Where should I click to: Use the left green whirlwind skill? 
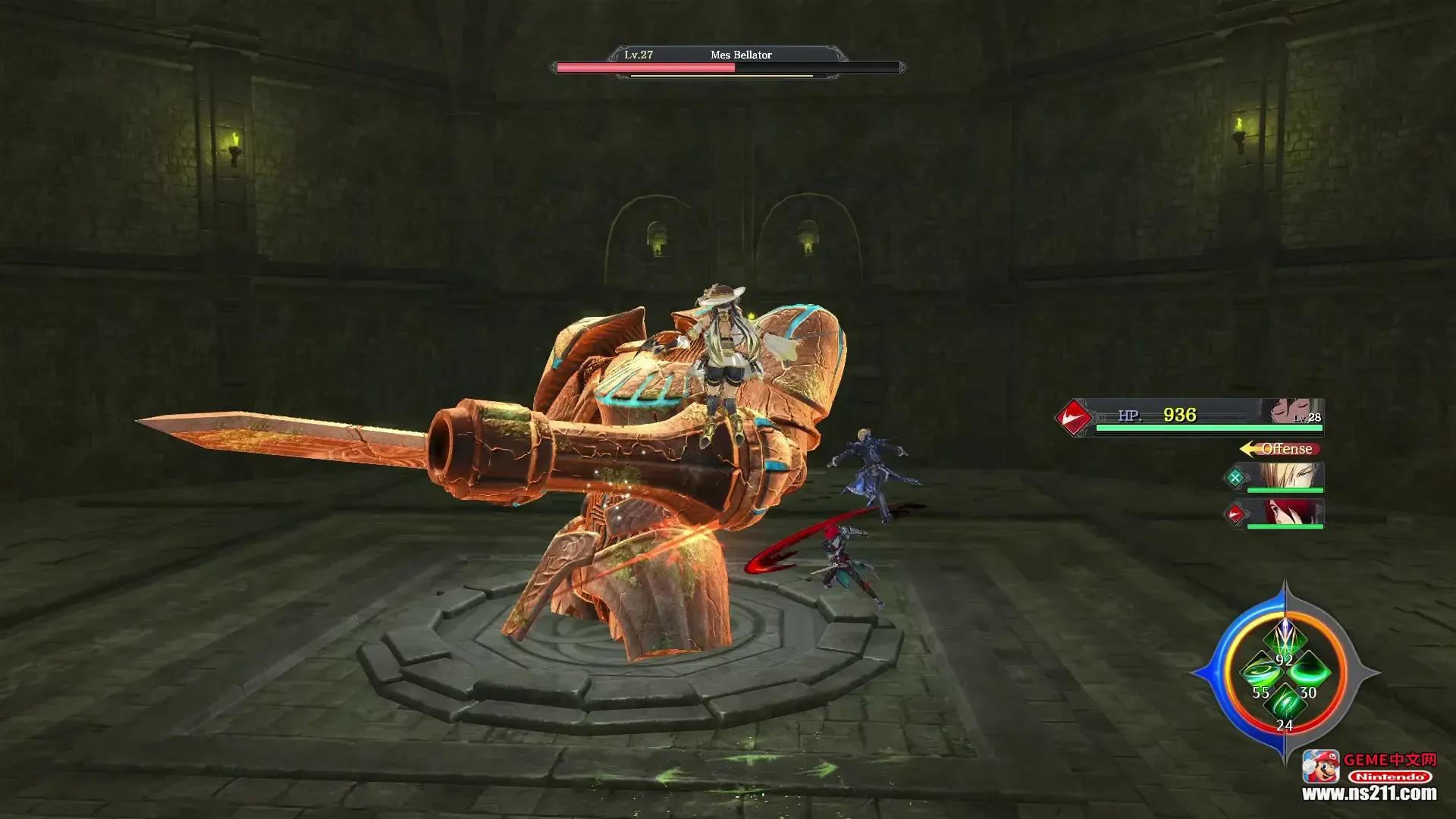pos(1259,671)
